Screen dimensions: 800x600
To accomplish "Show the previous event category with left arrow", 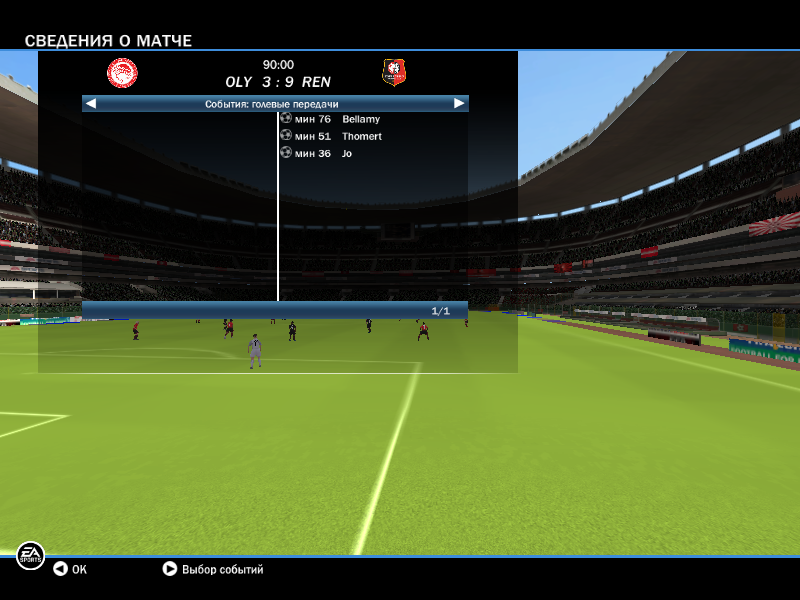I will point(91,103).
